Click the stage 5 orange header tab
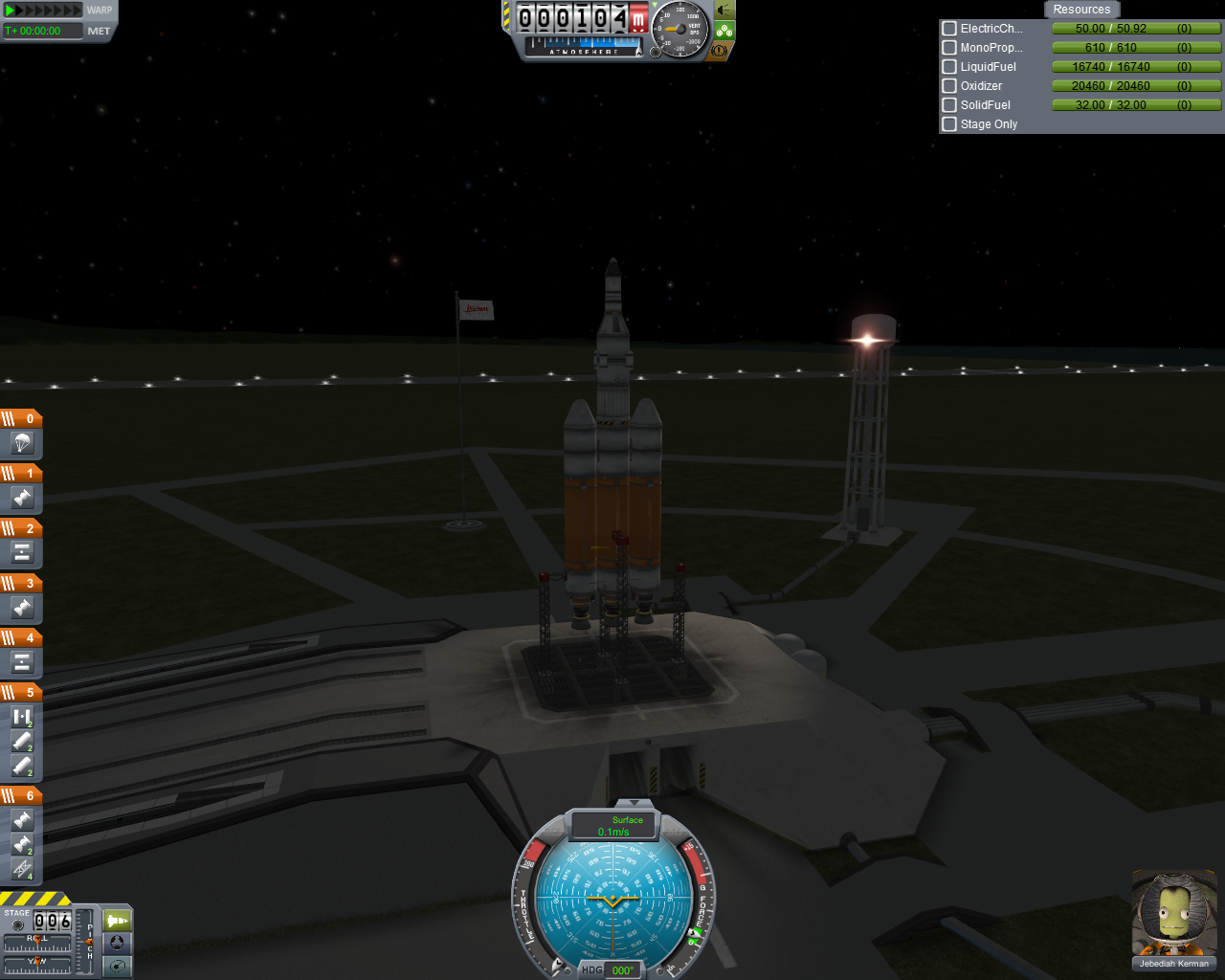This screenshot has width=1225, height=980. pos(21,692)
